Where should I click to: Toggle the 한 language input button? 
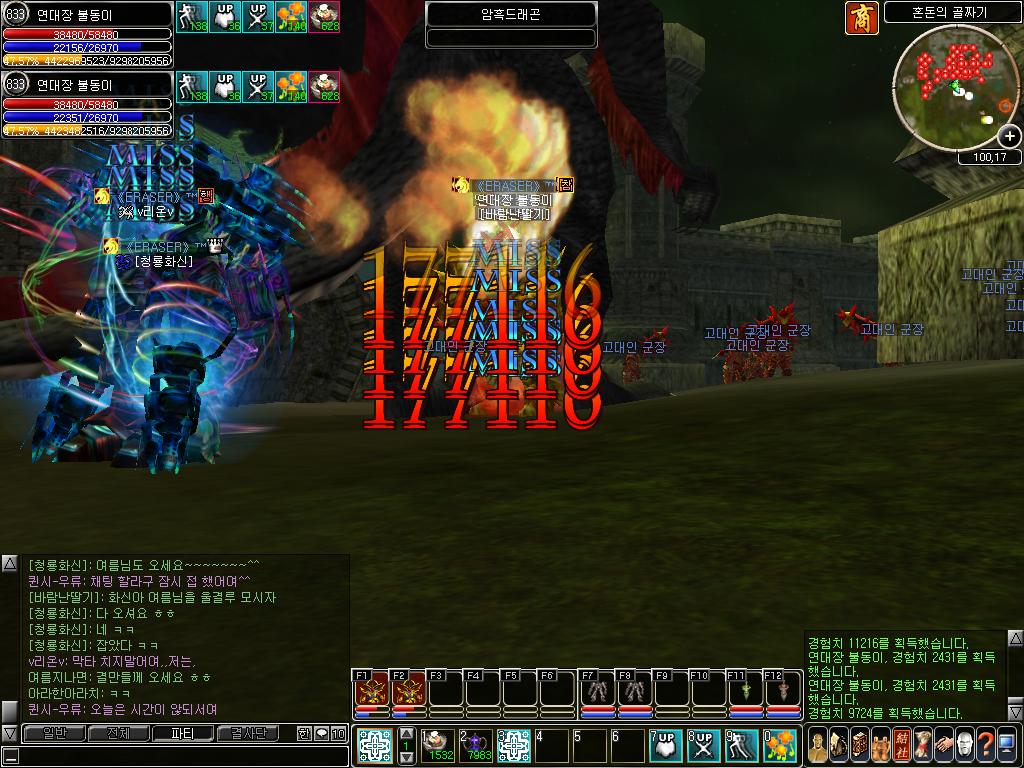(304, 733)
